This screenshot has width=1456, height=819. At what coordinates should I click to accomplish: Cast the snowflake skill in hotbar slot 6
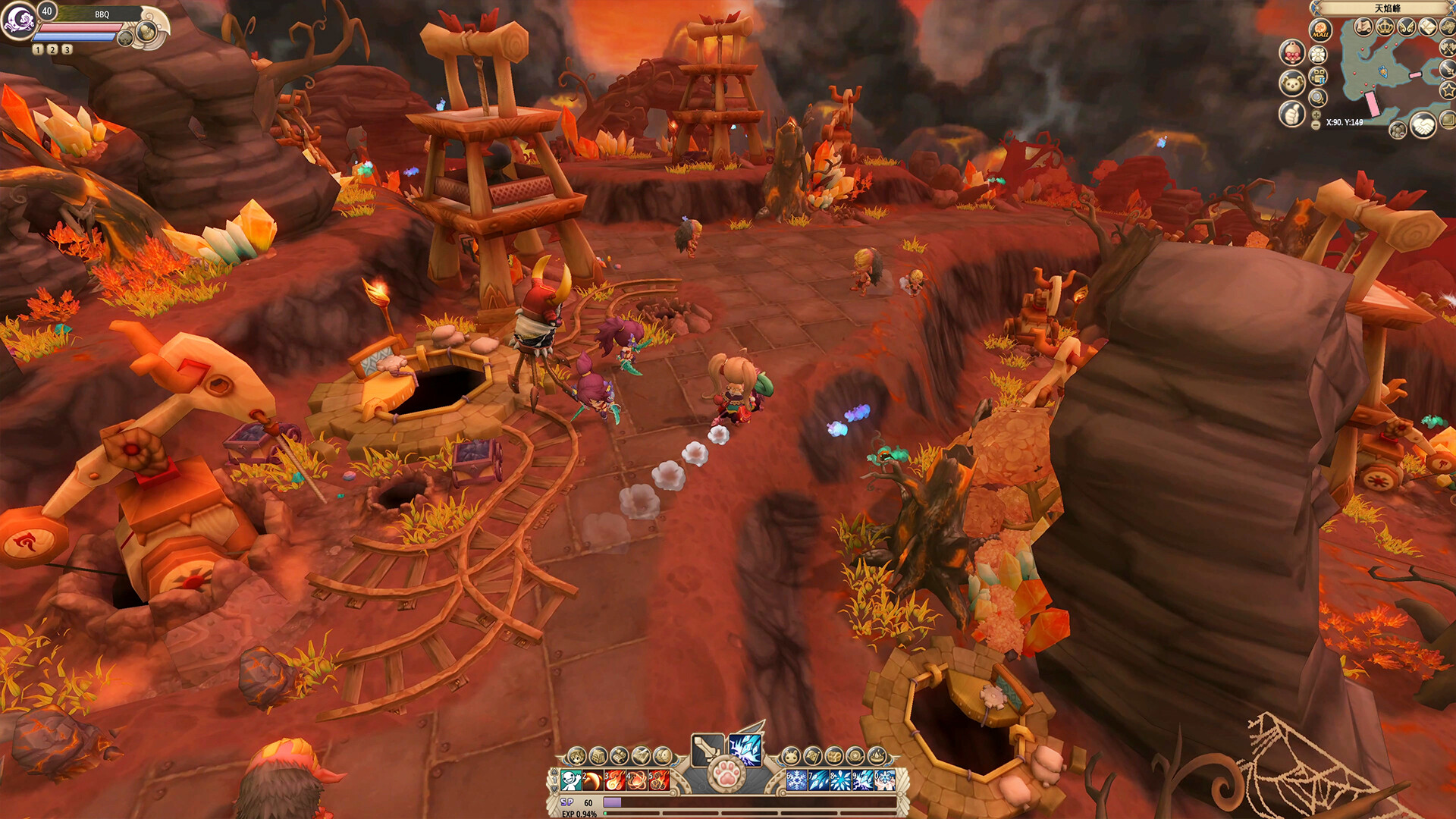[797, 780]
